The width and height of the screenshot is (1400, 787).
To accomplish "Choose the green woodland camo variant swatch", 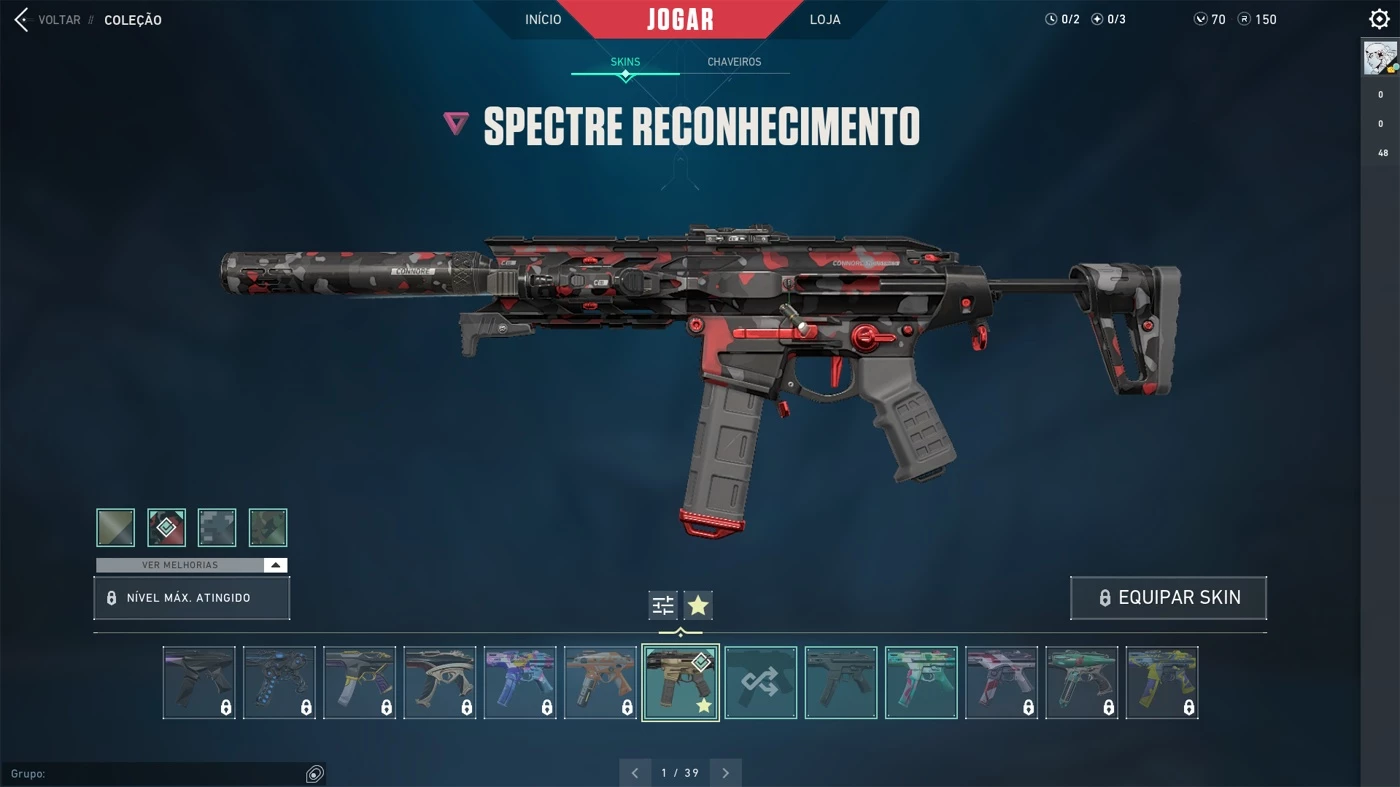I will click(x=268, y=528).
